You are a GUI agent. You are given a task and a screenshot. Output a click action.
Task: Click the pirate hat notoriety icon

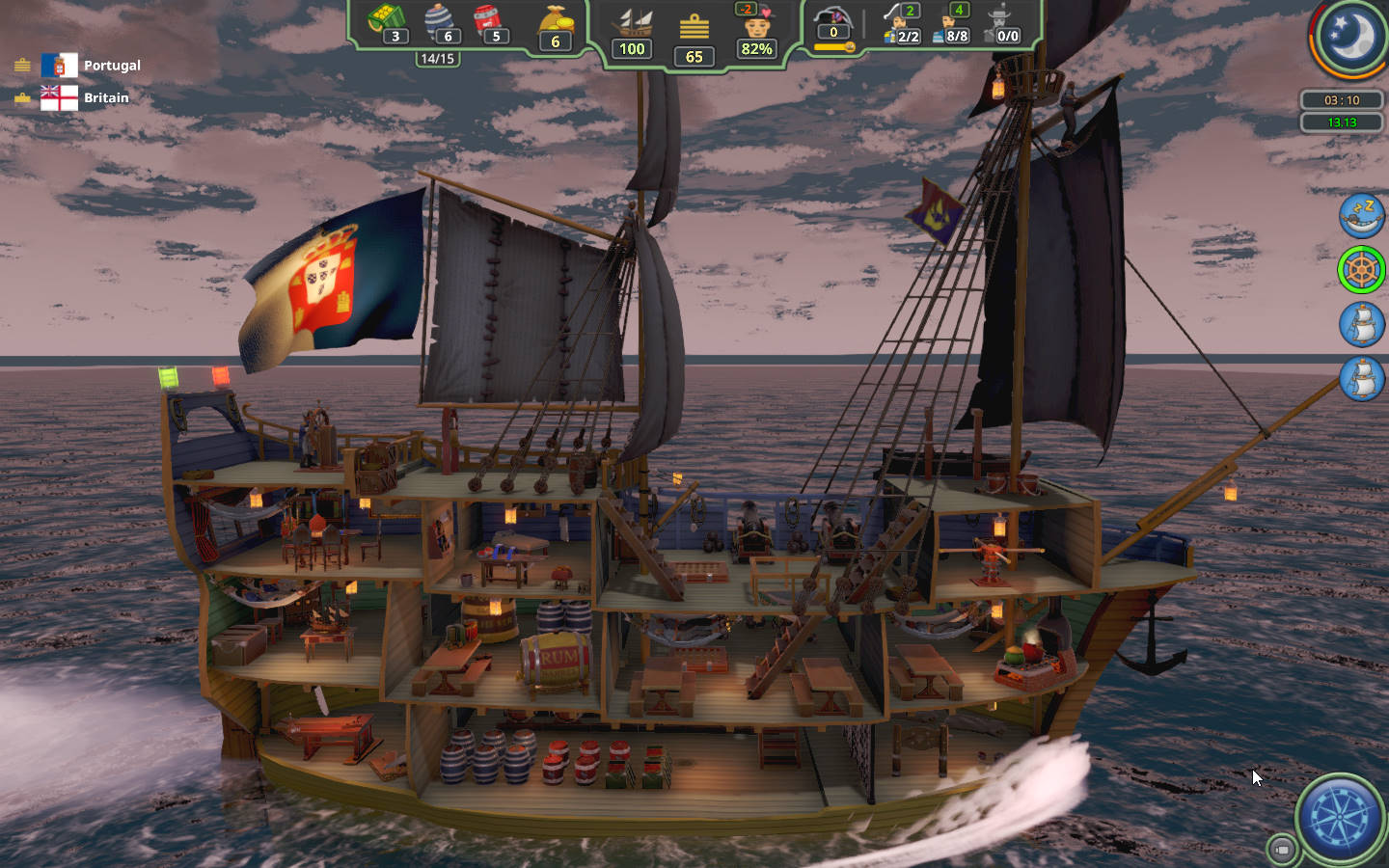(833, 19)
